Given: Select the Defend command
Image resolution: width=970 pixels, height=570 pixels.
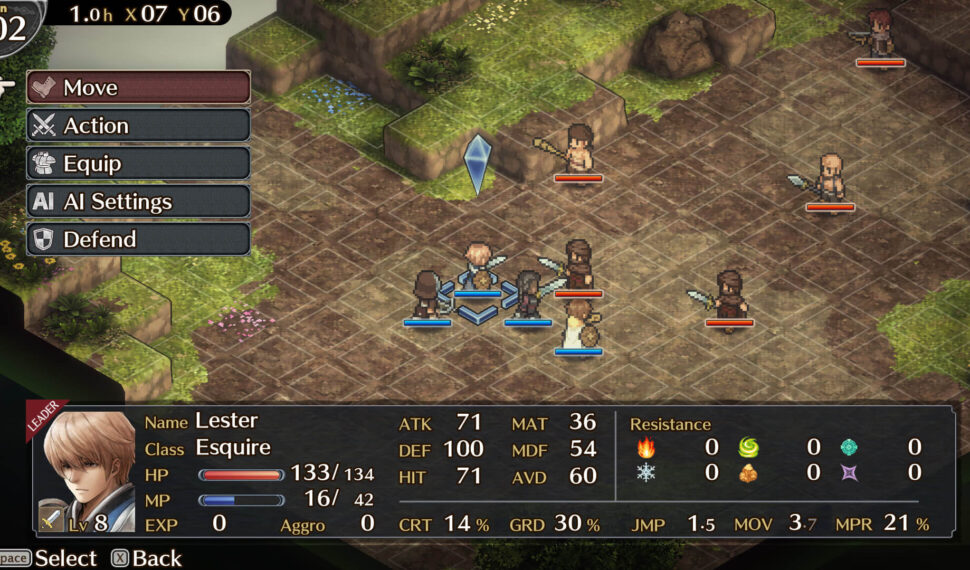Looking at the screenshot, I should coord(138,240).
